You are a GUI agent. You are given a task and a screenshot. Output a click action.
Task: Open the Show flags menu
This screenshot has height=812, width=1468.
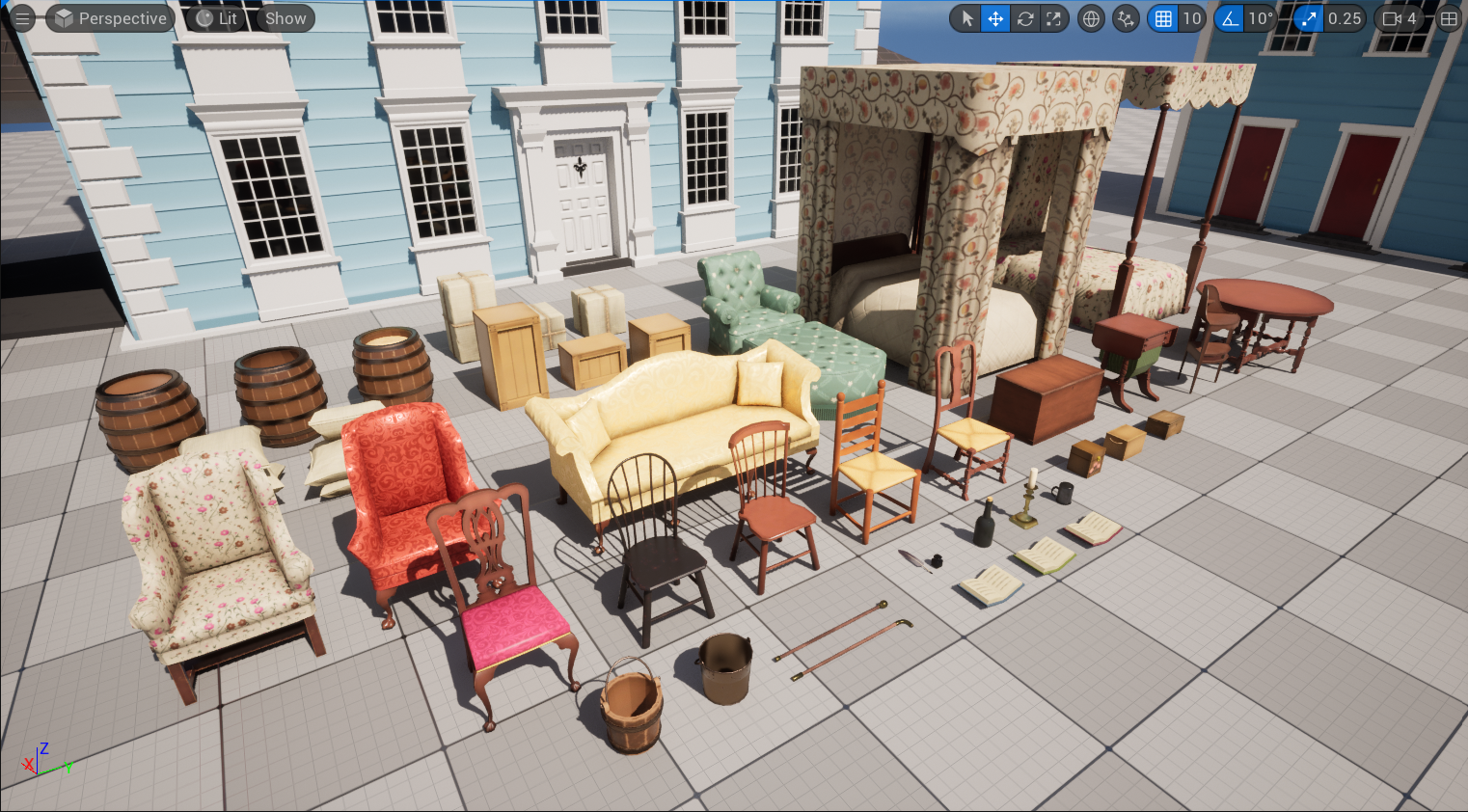coord(285,18)
